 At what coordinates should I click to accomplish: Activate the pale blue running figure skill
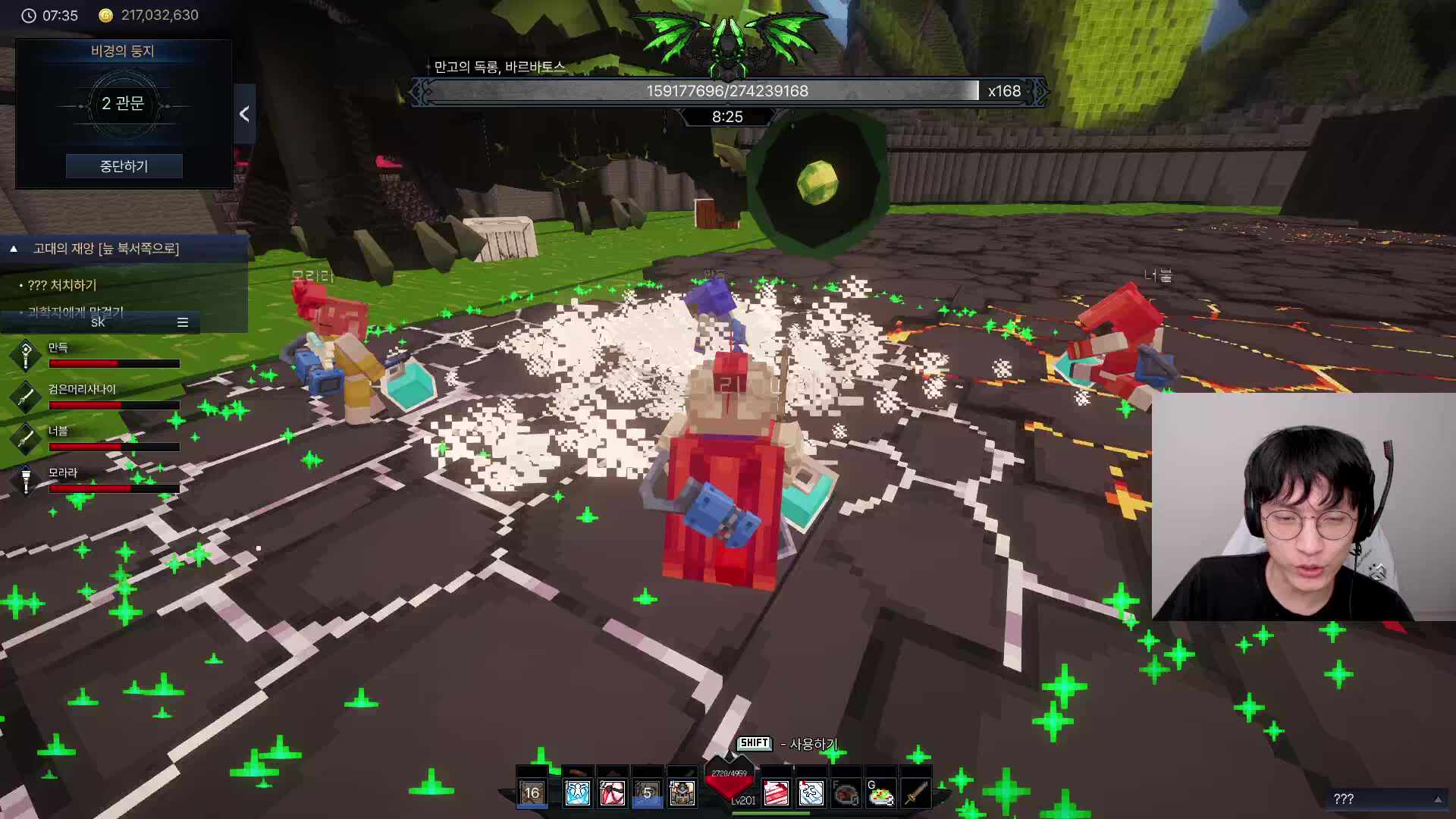[x=811, y=793]
